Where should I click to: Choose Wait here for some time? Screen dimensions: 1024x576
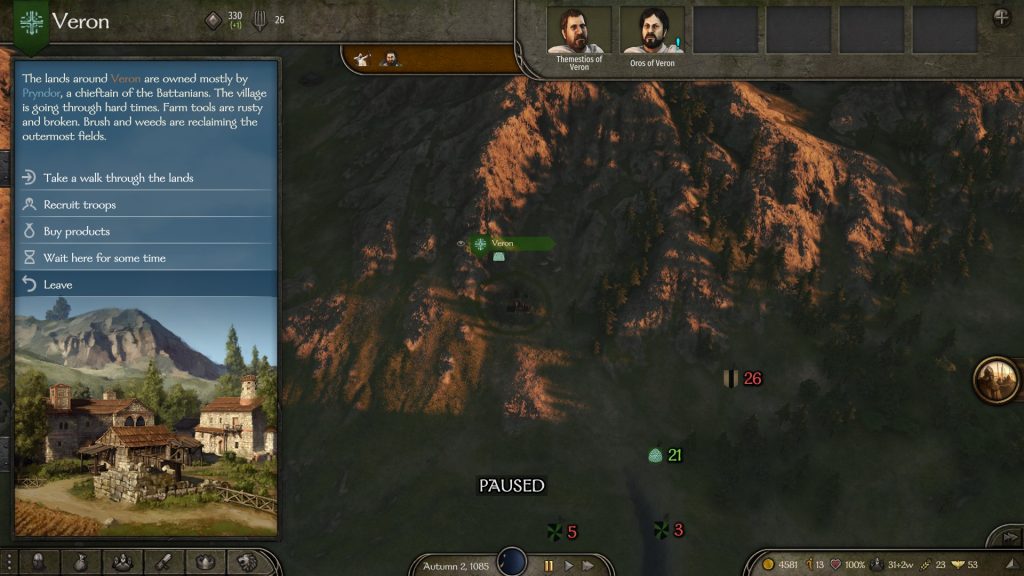[x=104, y=258]
